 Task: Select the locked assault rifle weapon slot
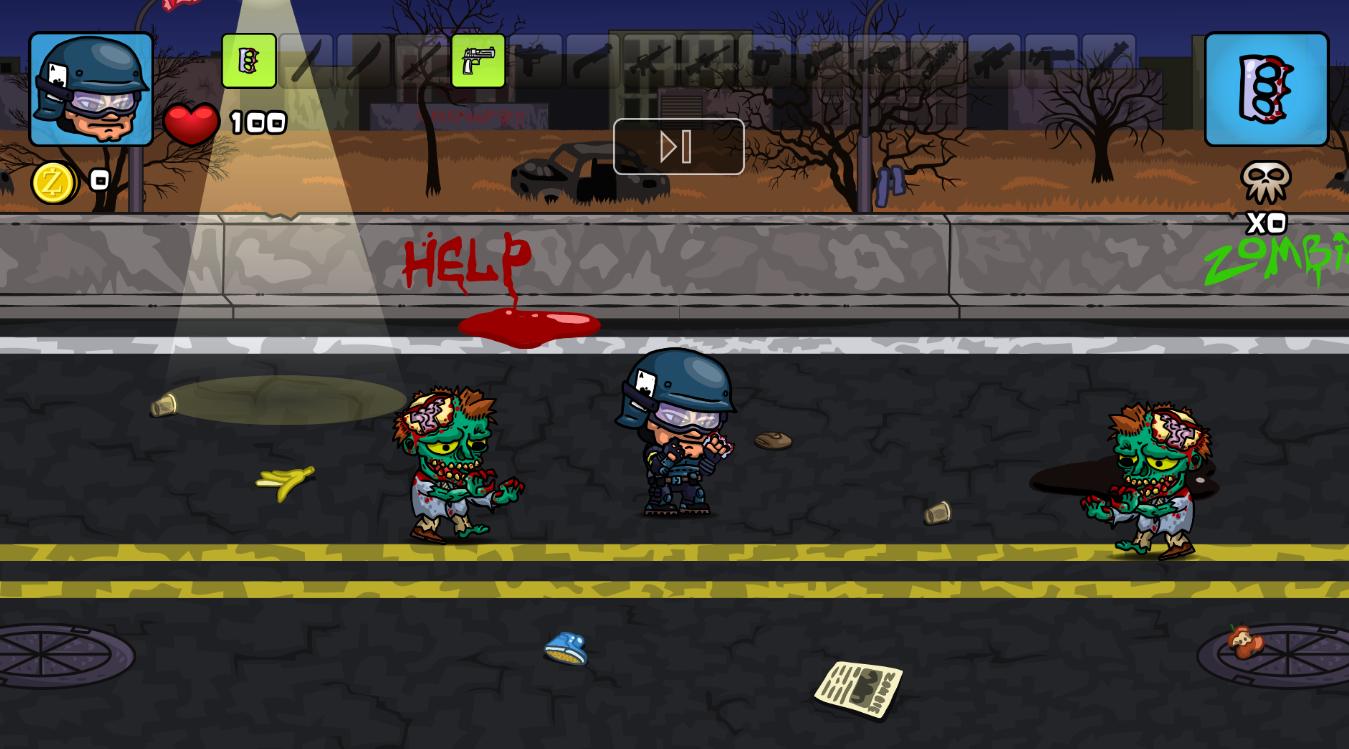click(x=649, y=61)
